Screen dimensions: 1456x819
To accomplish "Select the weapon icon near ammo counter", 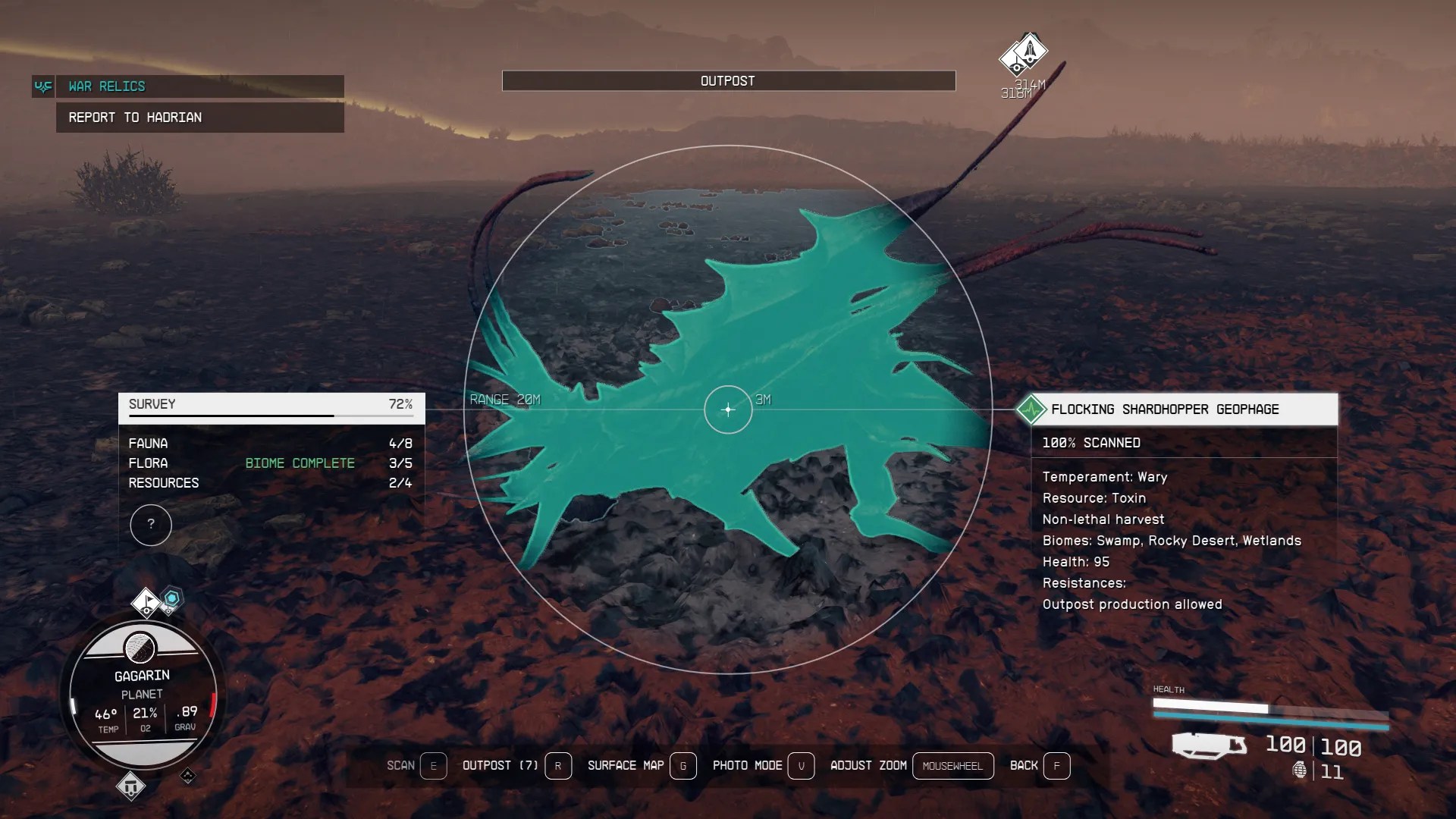I will point(1210,745).
